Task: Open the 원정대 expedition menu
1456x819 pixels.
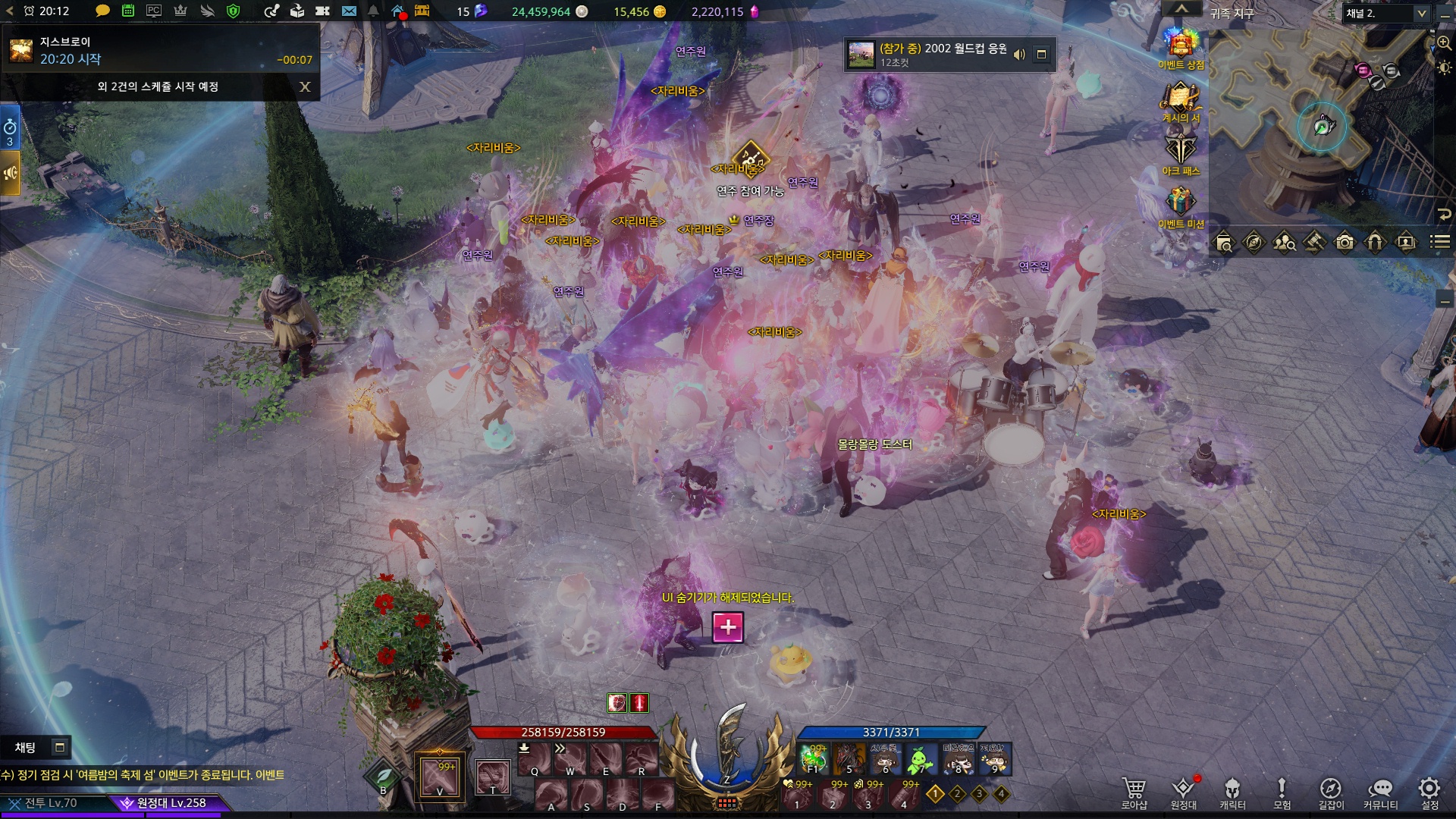Action: pyautogui.click(x=1183, y=792)
